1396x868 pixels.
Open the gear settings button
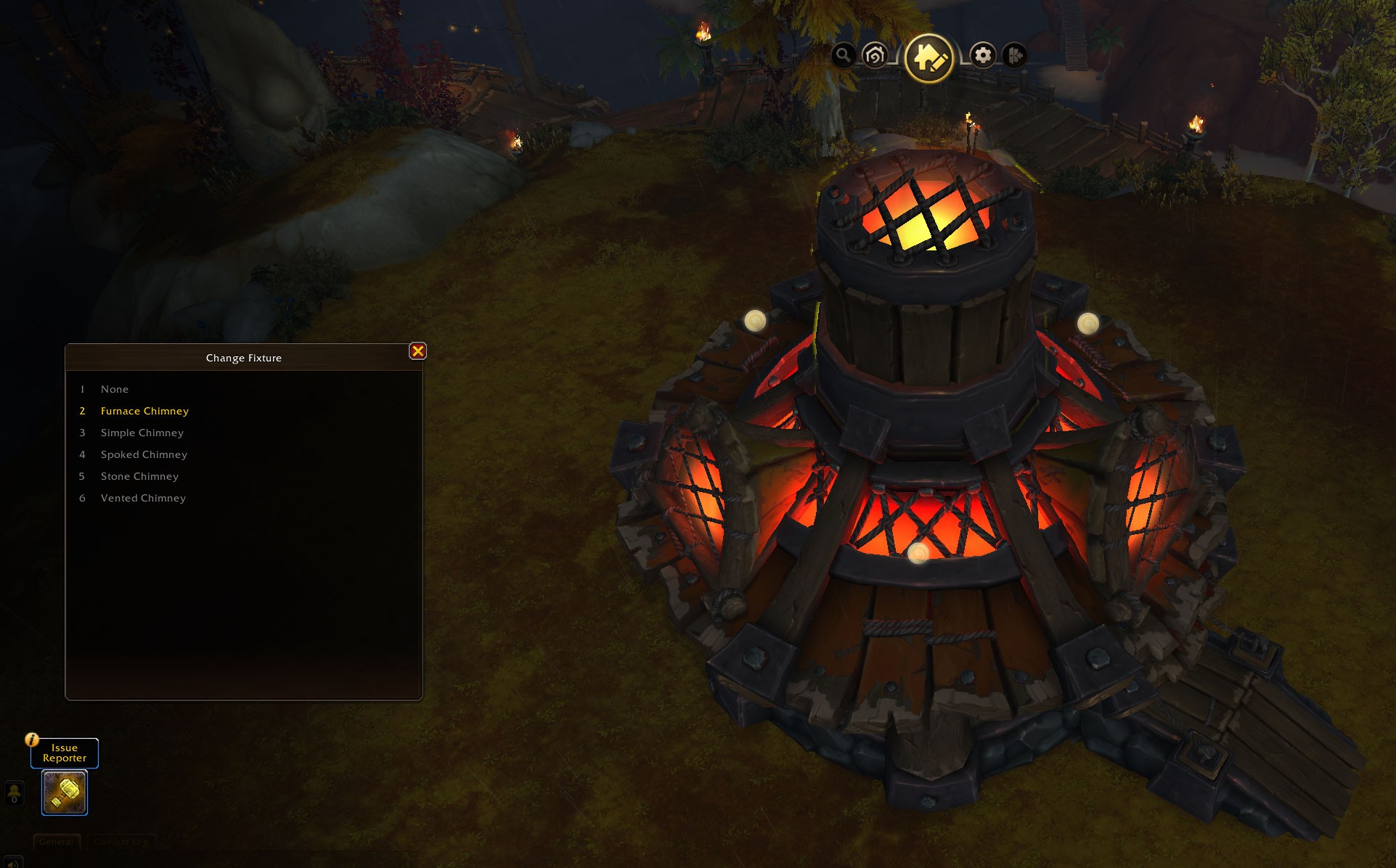pyautogui.click(x=983, y=55)
